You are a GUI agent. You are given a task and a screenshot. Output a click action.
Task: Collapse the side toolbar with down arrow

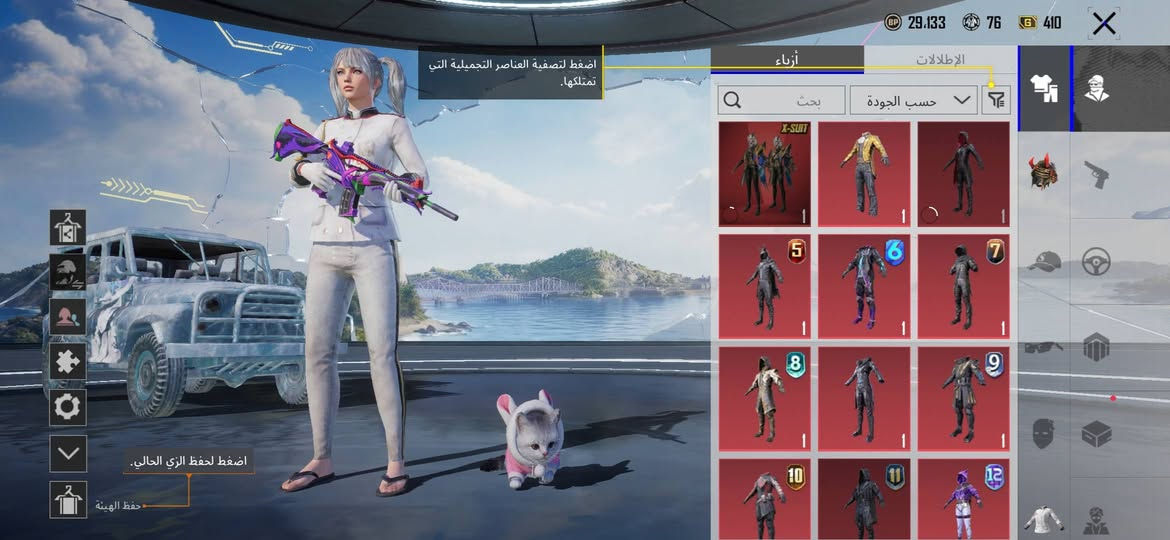pos(68,453)
